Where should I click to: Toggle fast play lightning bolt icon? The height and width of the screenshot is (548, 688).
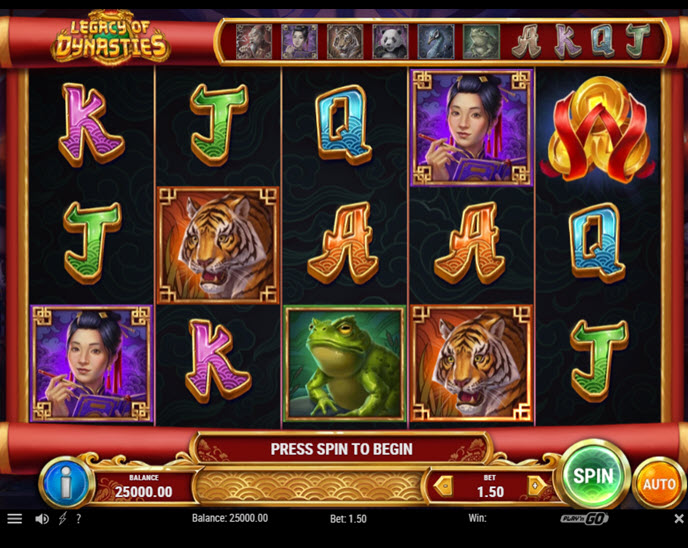point(62,519)
